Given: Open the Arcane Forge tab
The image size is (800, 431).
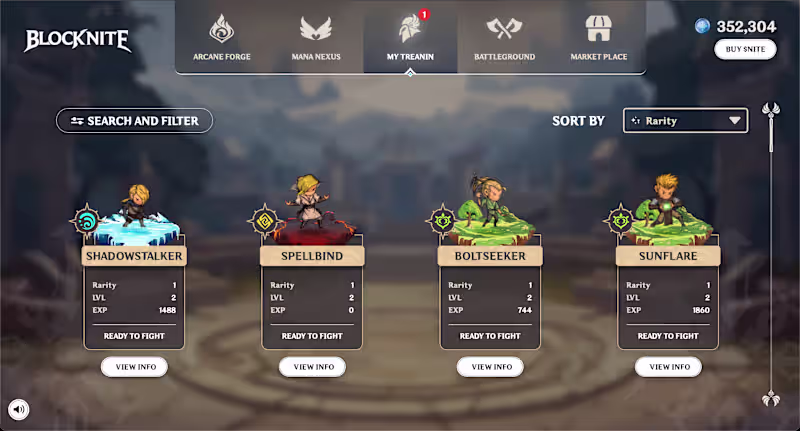Looking at the screenshot, I should (x=221, y=37).
